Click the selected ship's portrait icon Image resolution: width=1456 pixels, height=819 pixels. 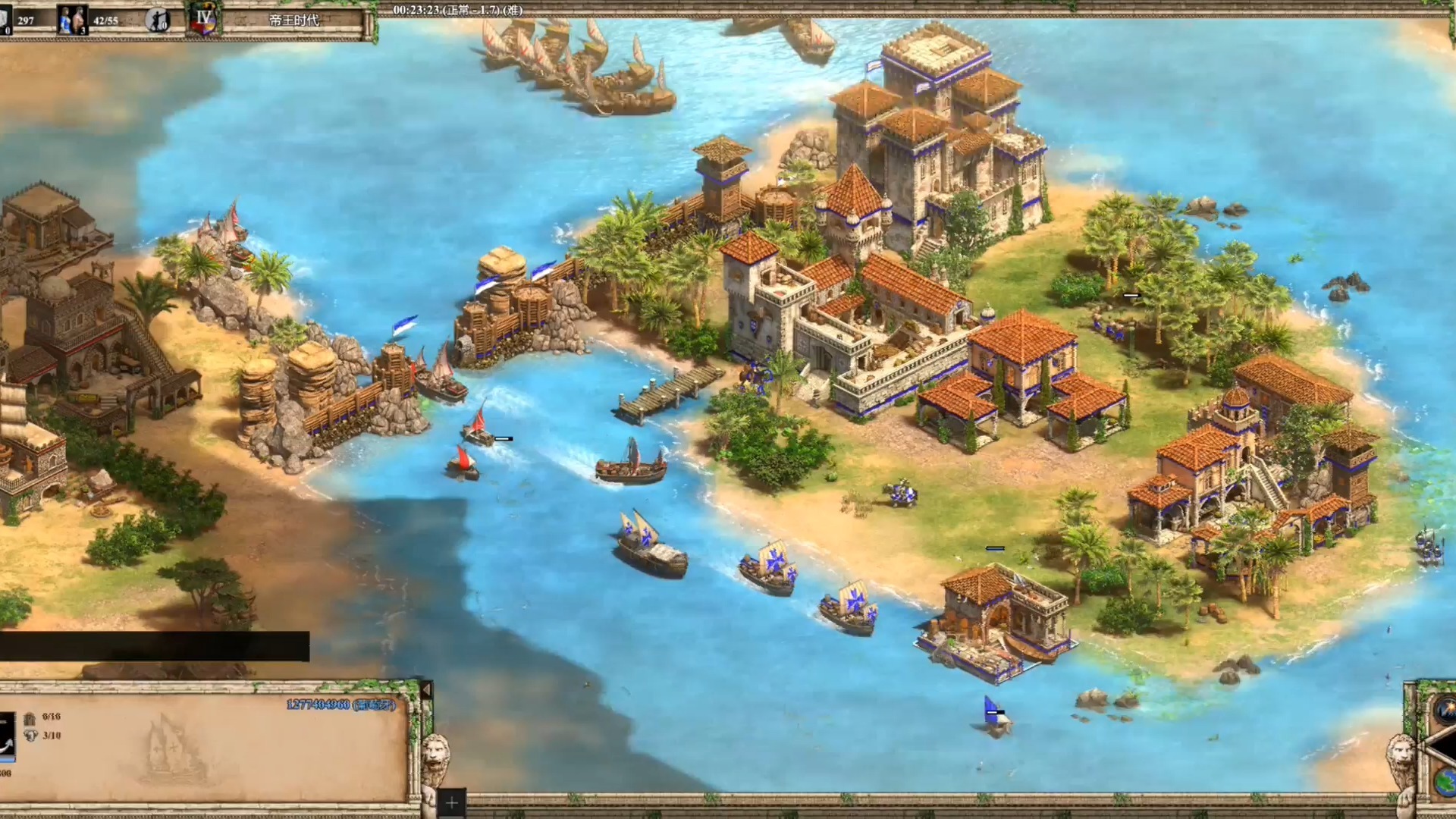point(8,735)
